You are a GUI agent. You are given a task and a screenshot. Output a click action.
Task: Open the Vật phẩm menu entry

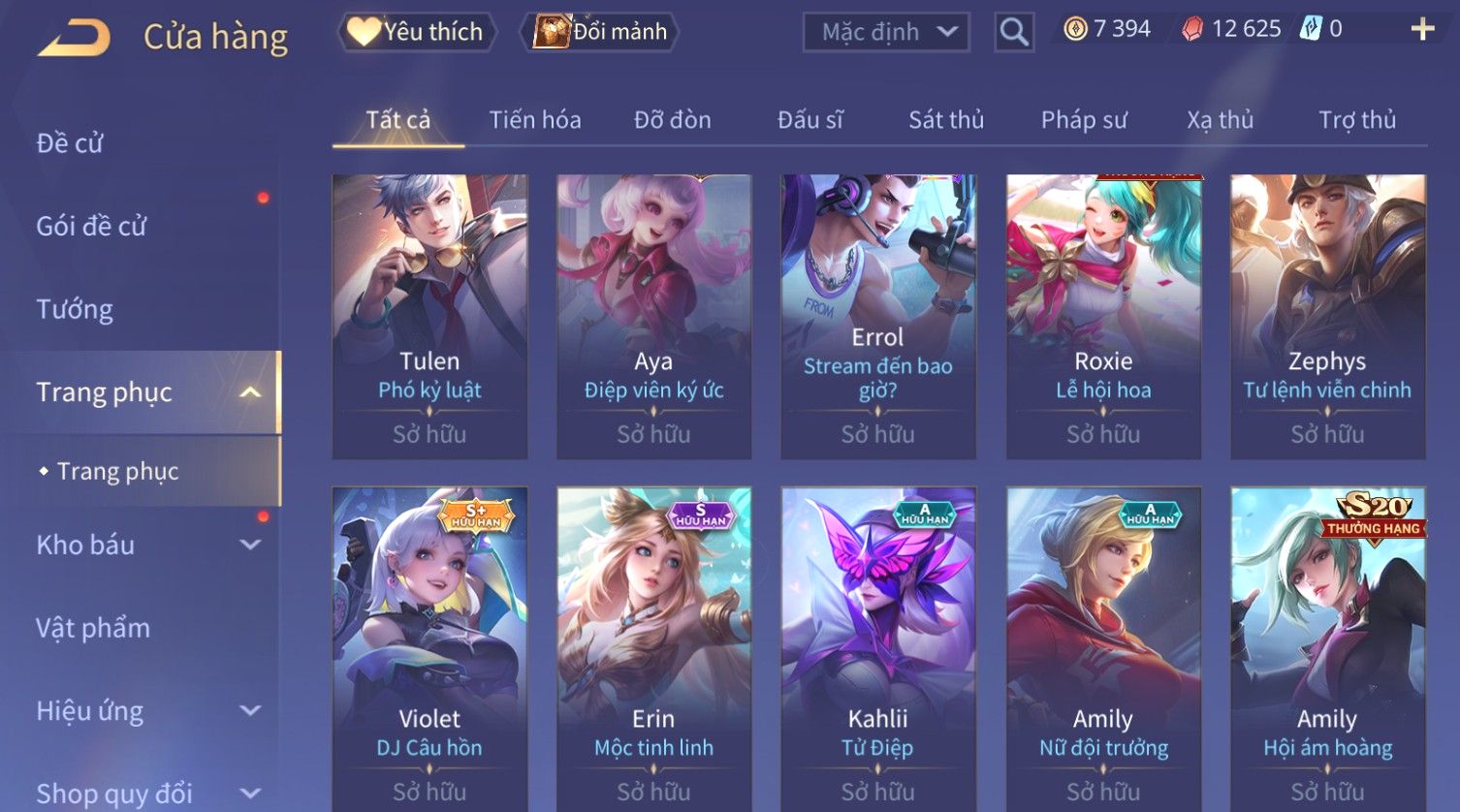tap(93, 628)
